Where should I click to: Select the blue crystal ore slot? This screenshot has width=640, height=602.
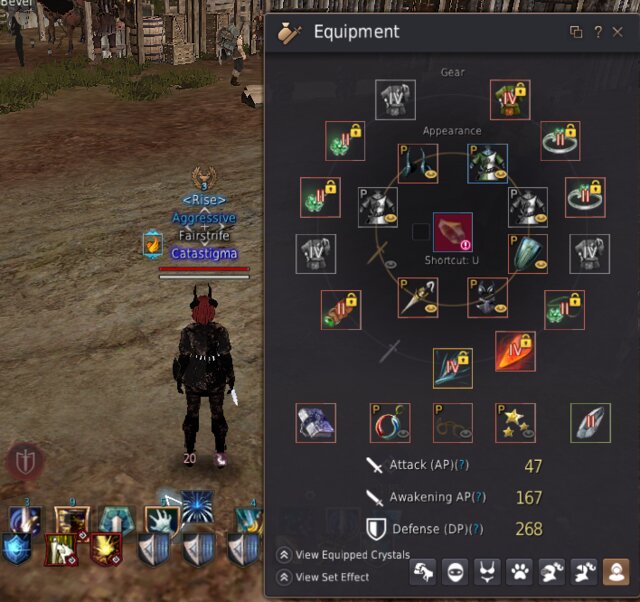click(316, 422)
